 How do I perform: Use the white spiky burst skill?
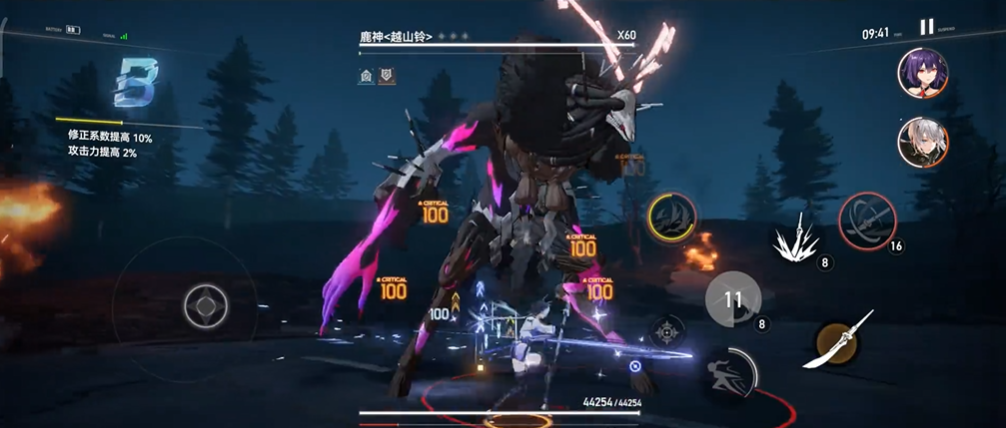[x=796, y=240]
